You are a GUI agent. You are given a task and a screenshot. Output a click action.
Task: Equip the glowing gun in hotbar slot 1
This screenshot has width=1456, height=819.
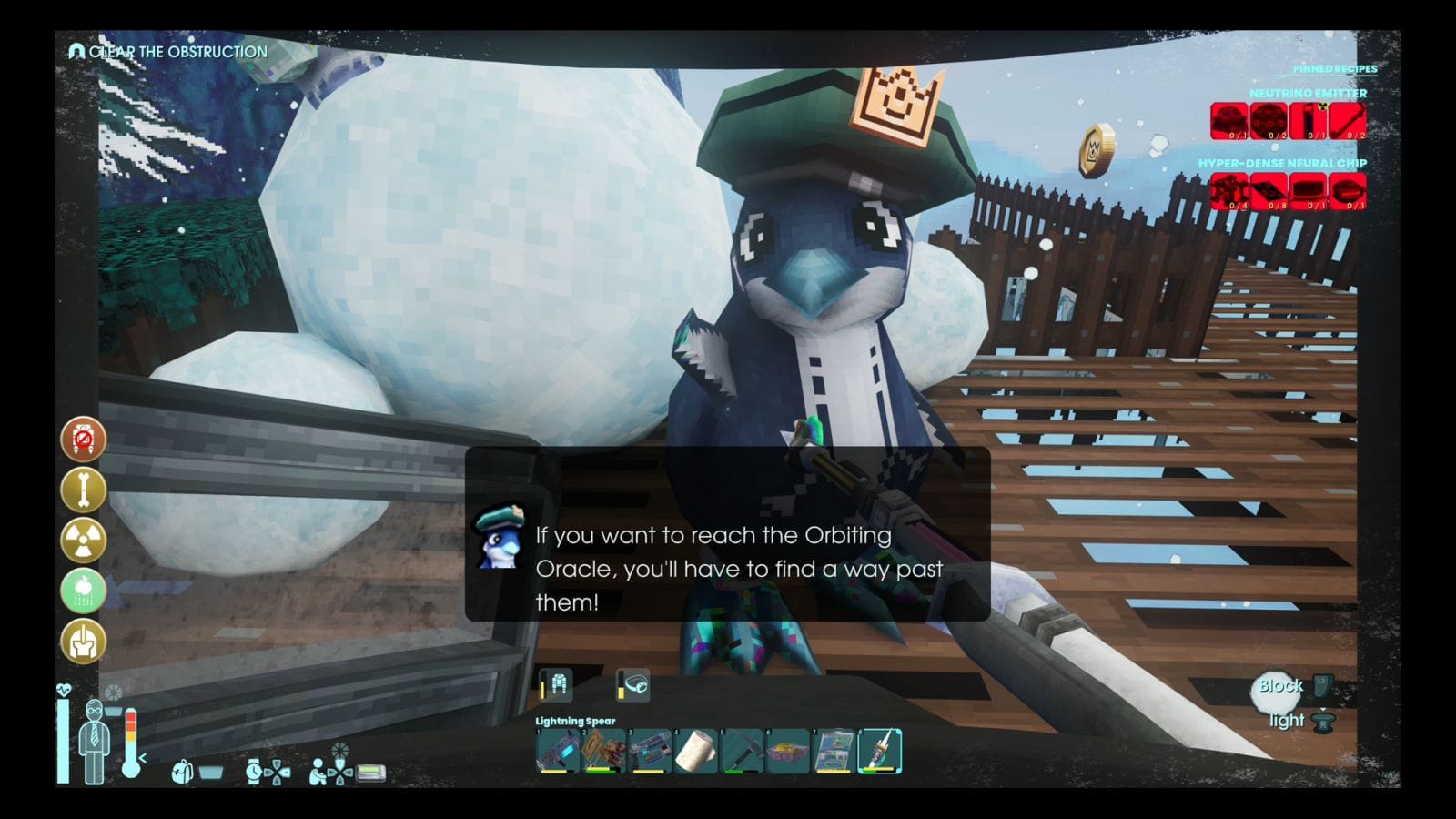pos(558,752)
